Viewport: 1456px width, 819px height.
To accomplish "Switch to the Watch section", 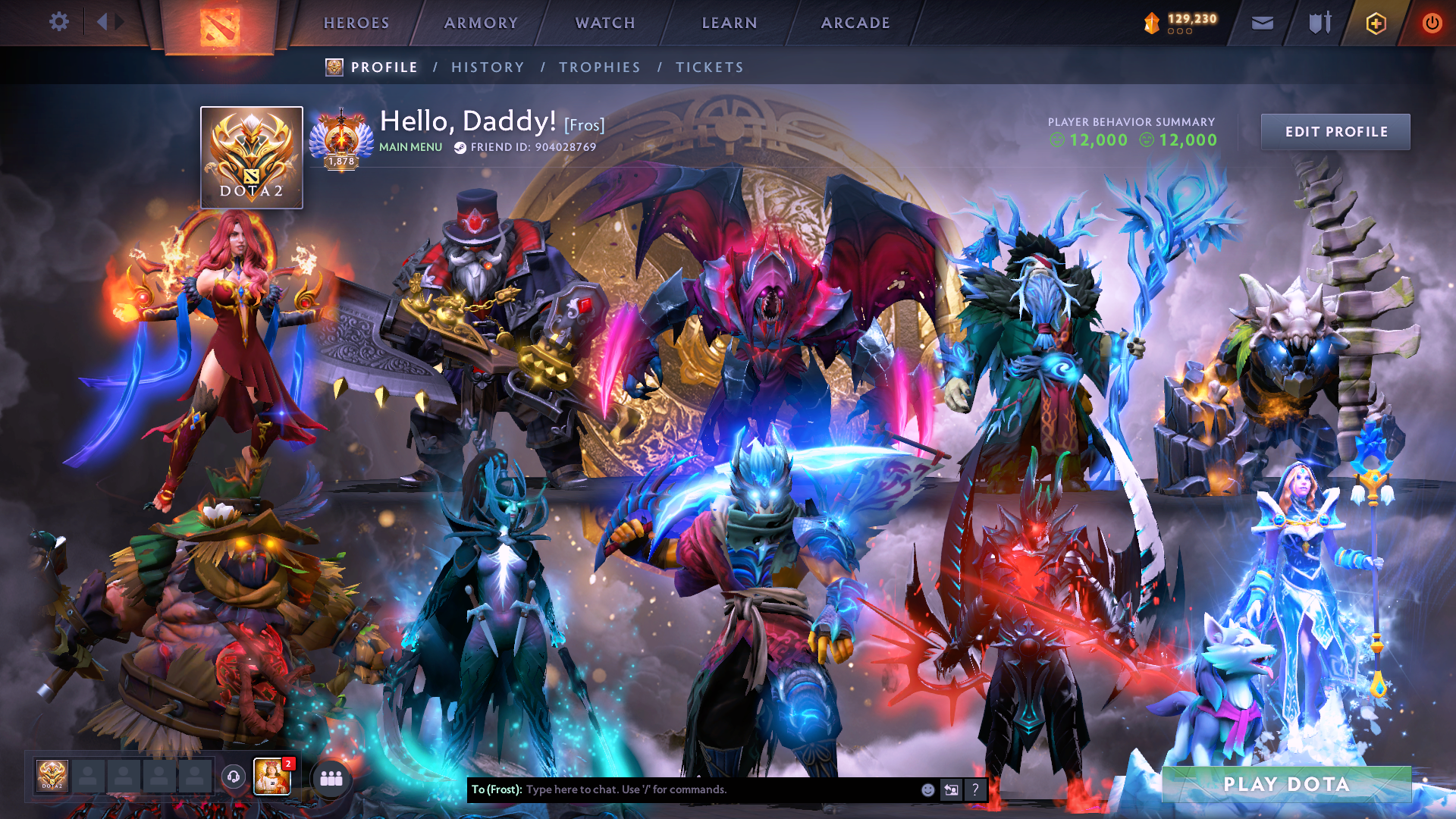I will click(605, 23).
